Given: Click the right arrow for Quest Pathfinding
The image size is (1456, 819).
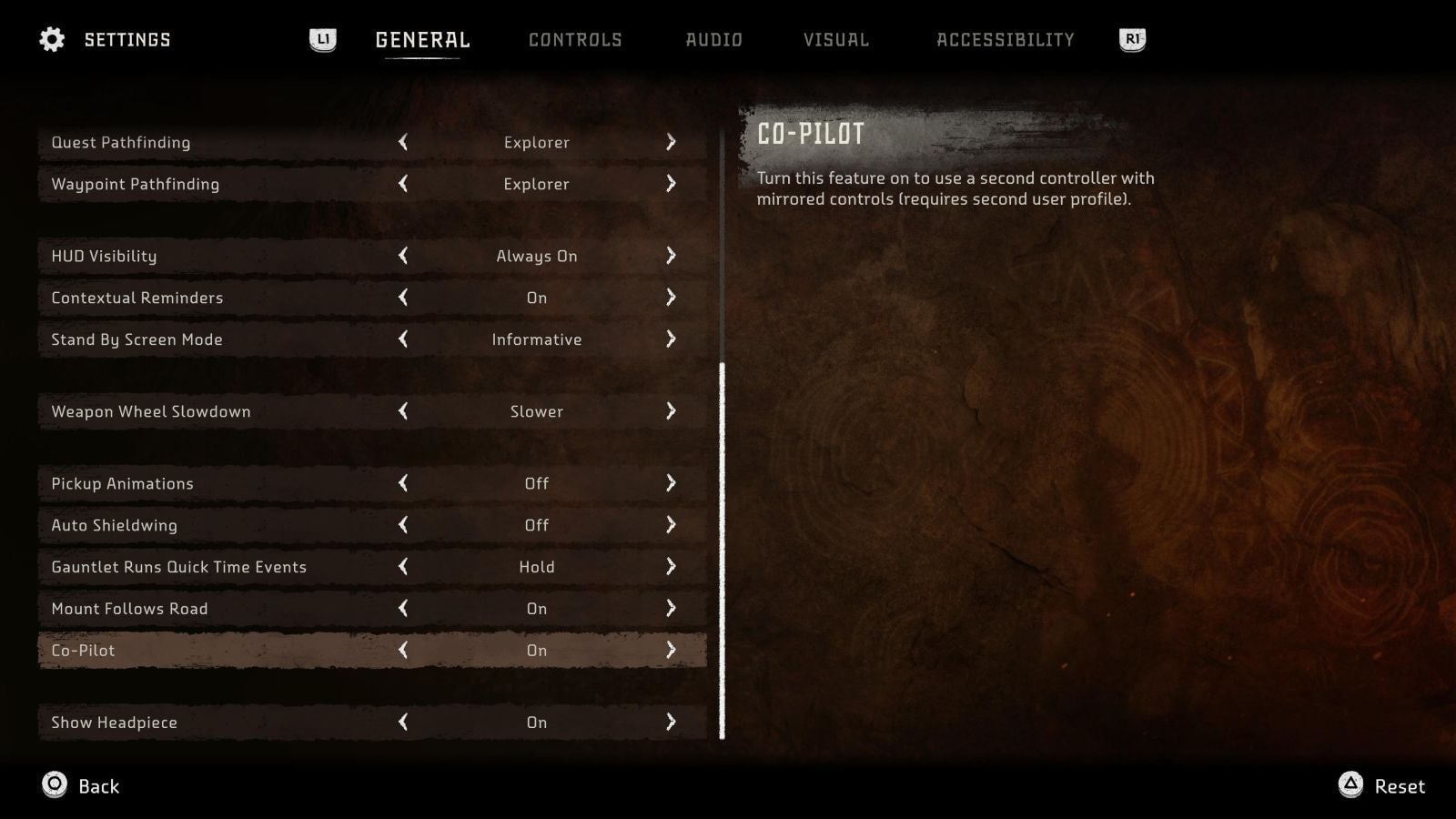Looking at the screenshot, I should pyautogui.click(x=672, y=142).
